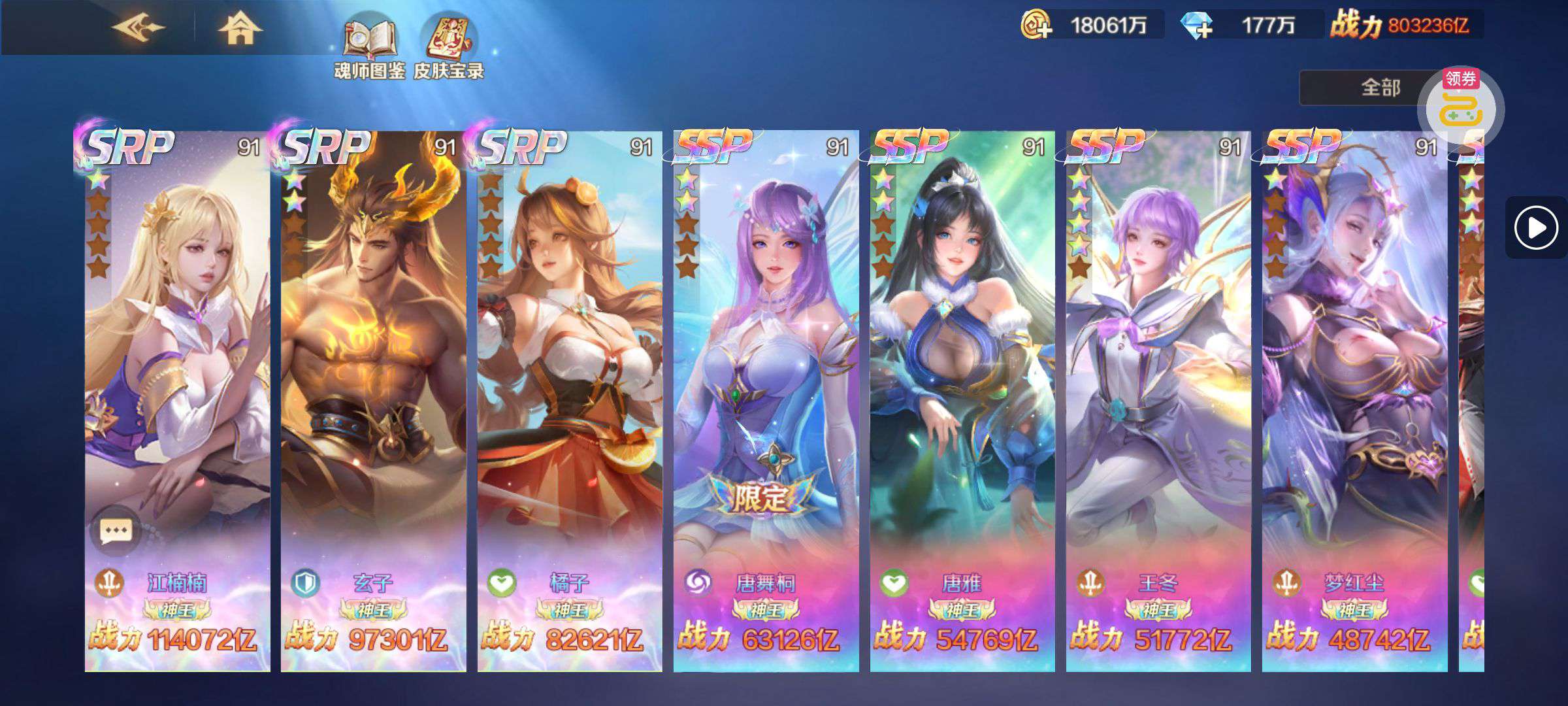Open the chat bubble icon
This screenshot has width=1568, height=706.
(116, 530)
